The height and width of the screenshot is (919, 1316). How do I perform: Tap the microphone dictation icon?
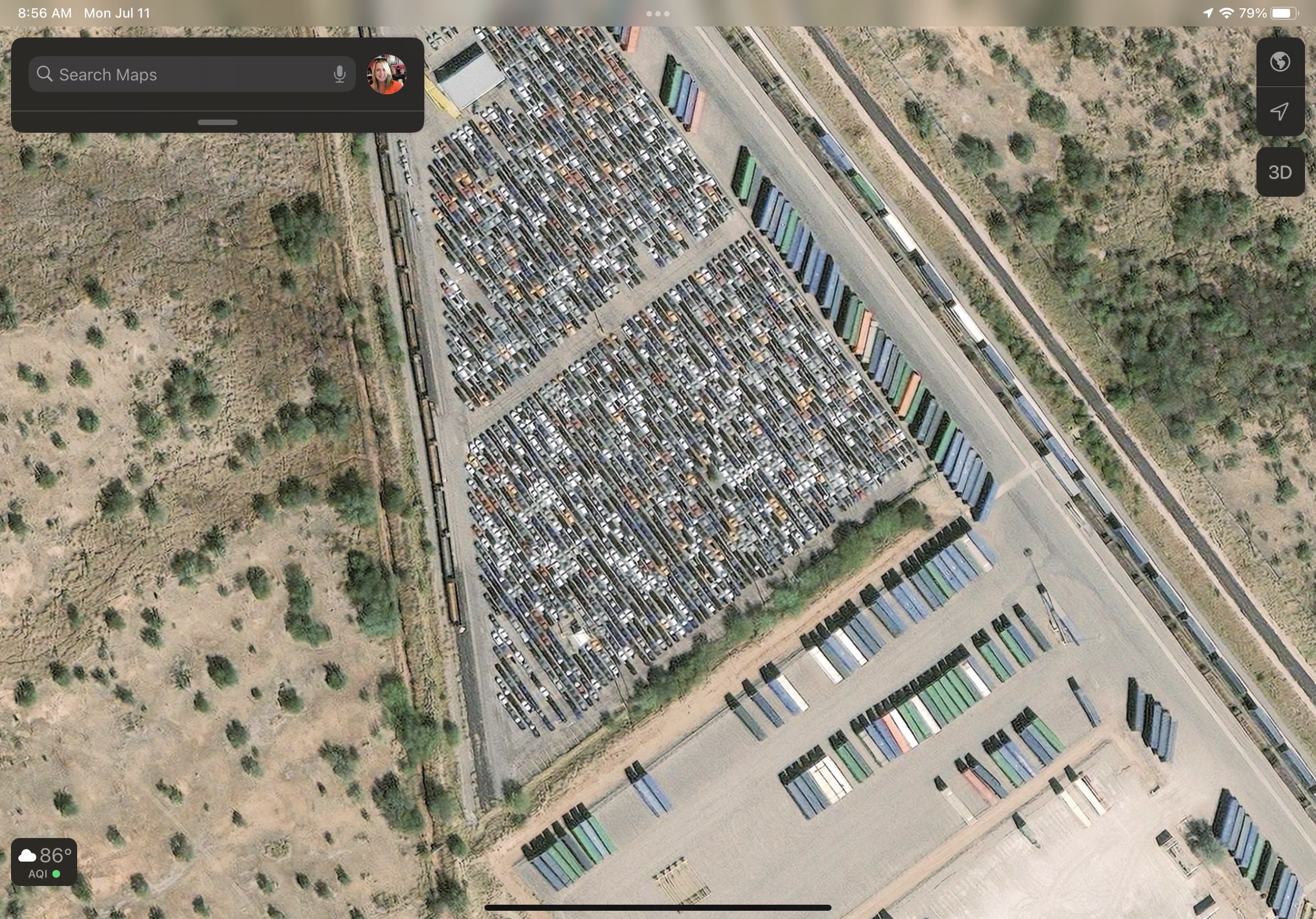pos(339,74)
